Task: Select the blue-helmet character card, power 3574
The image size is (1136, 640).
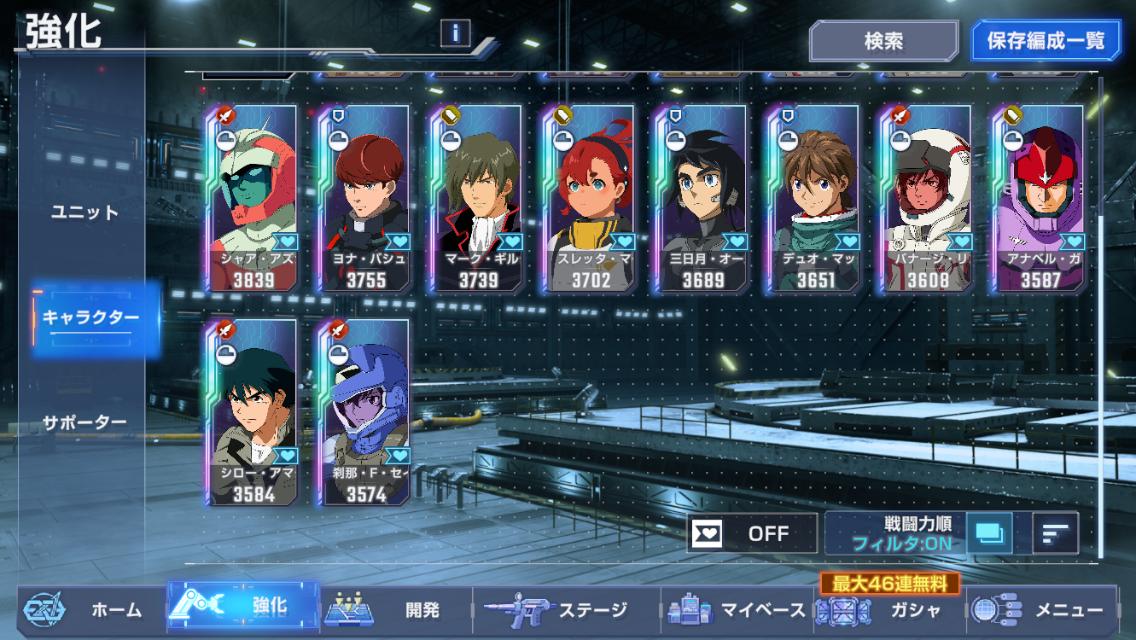Action: [x=365, y=412]
